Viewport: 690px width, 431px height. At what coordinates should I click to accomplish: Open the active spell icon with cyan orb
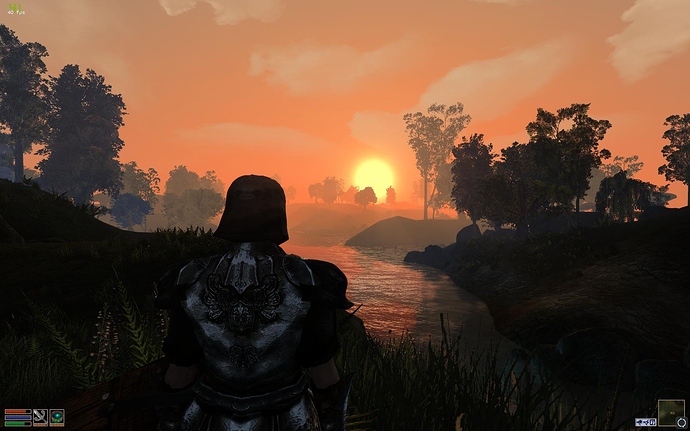[x=57, y=416]
